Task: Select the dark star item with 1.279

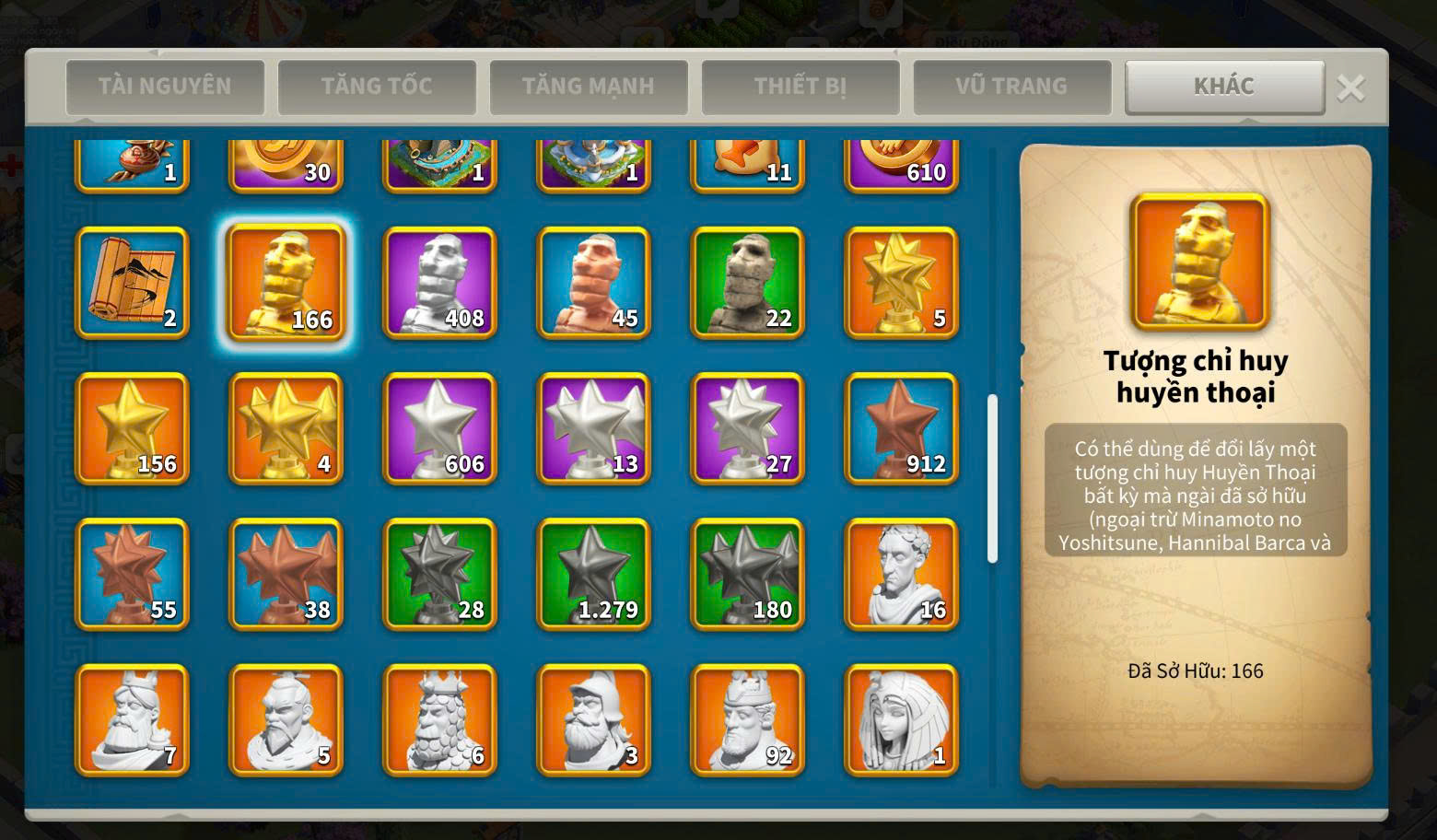Action: pos(593,574)
